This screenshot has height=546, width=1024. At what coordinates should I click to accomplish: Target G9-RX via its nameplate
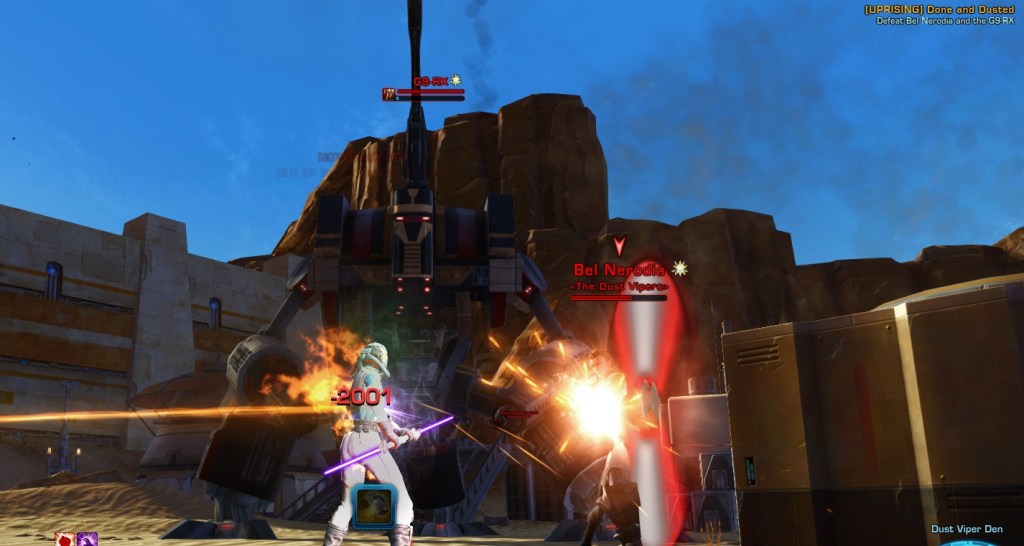pyautogui.click(x=430, y=81)
